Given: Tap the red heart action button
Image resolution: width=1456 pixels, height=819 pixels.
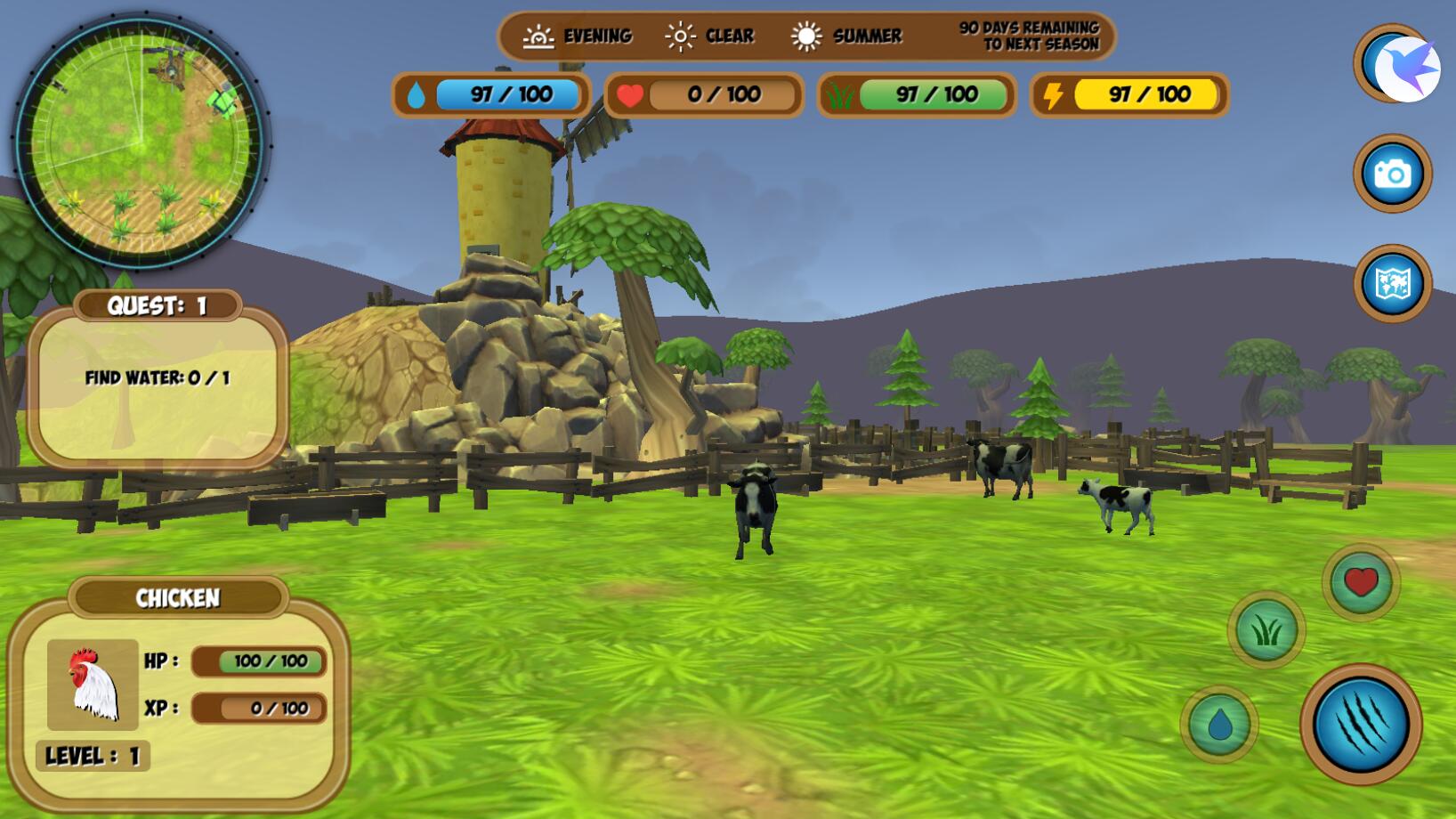Looking at the screenshot, I should tap(1360, 582).
